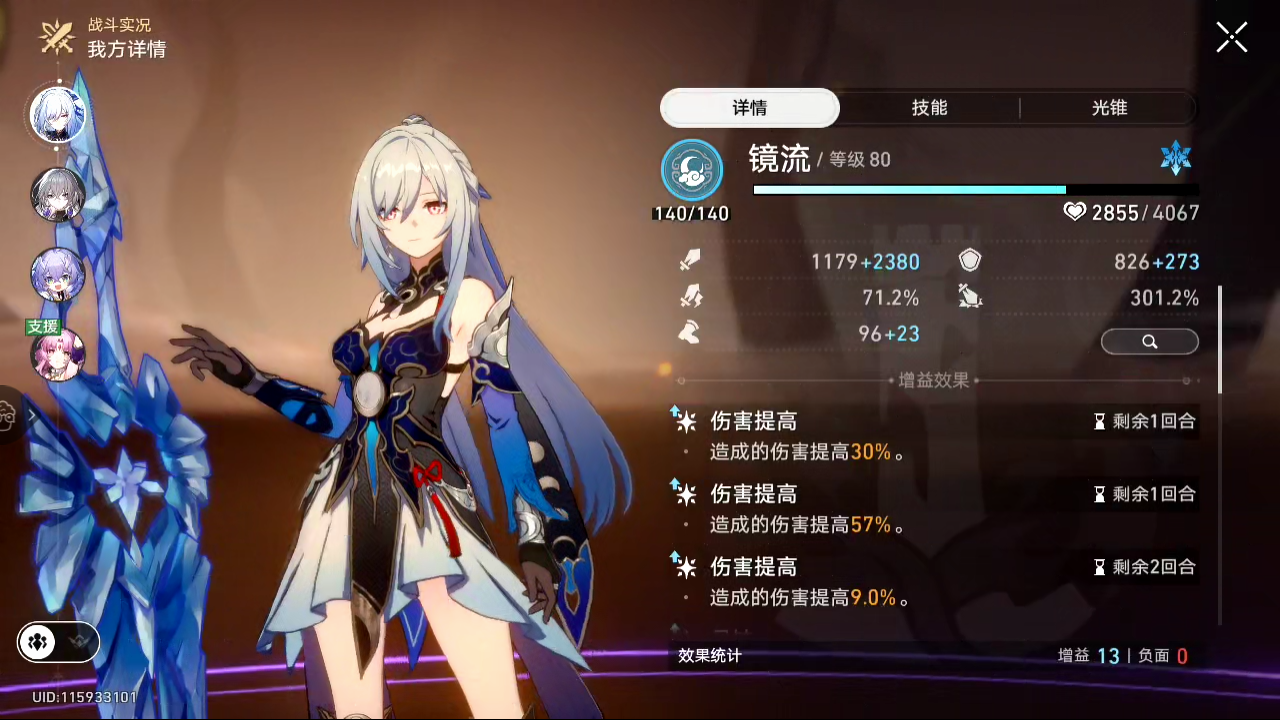Toggle the paw-print switch at bottom left
The height and width of the screenshot is (720, 1280).
(x=58, y=643)
